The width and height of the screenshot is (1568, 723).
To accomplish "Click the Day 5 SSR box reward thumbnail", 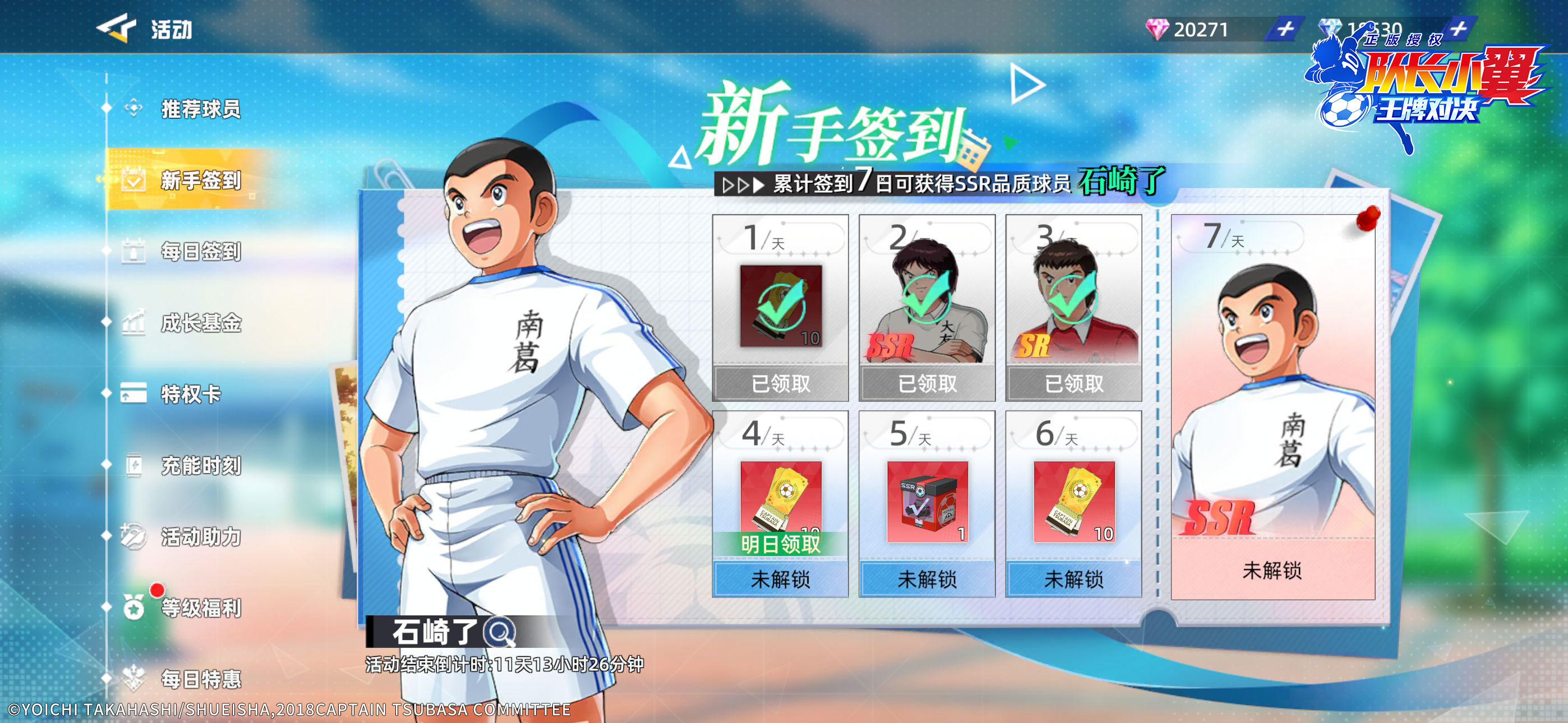I will pyautogui.click(x=928, y=502).
